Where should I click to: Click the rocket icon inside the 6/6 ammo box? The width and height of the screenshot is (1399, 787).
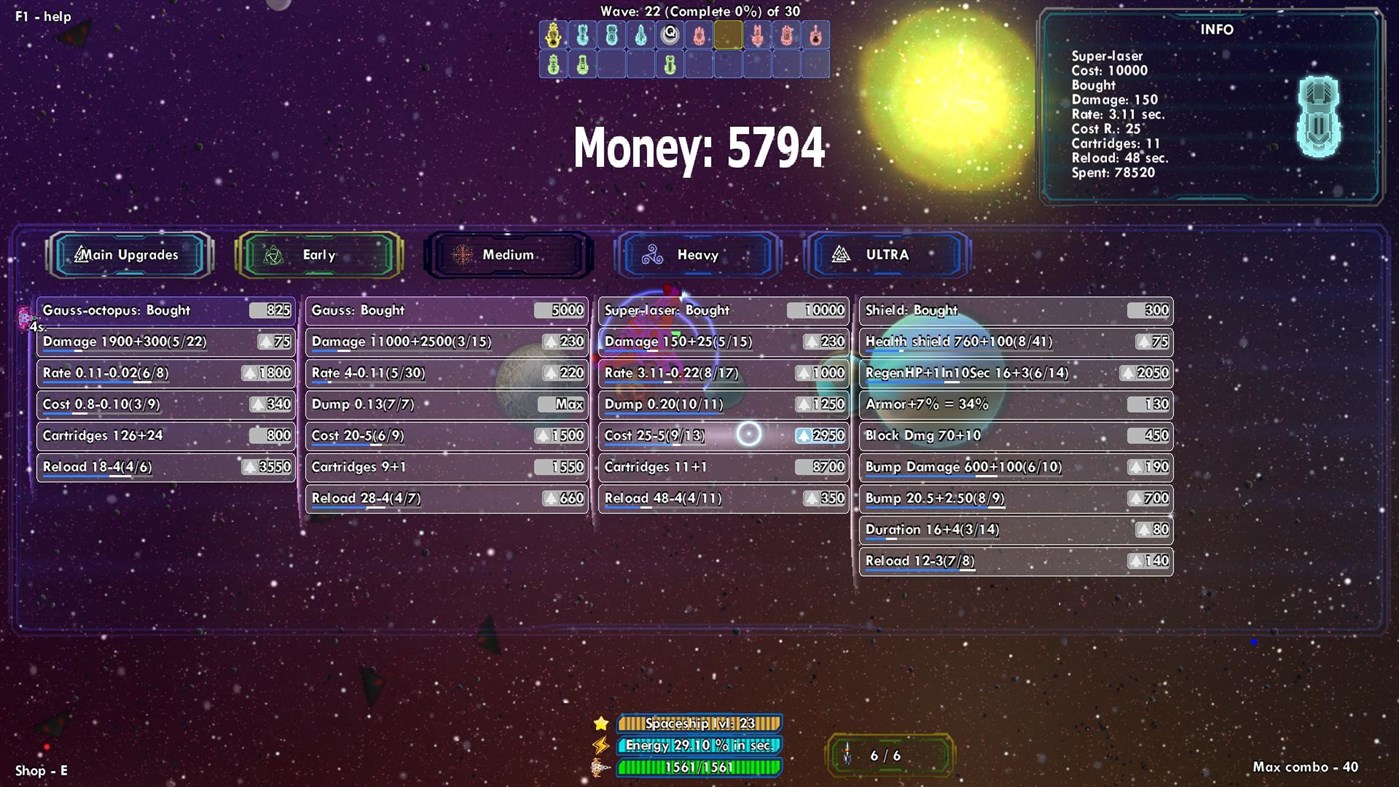(849, 756)
